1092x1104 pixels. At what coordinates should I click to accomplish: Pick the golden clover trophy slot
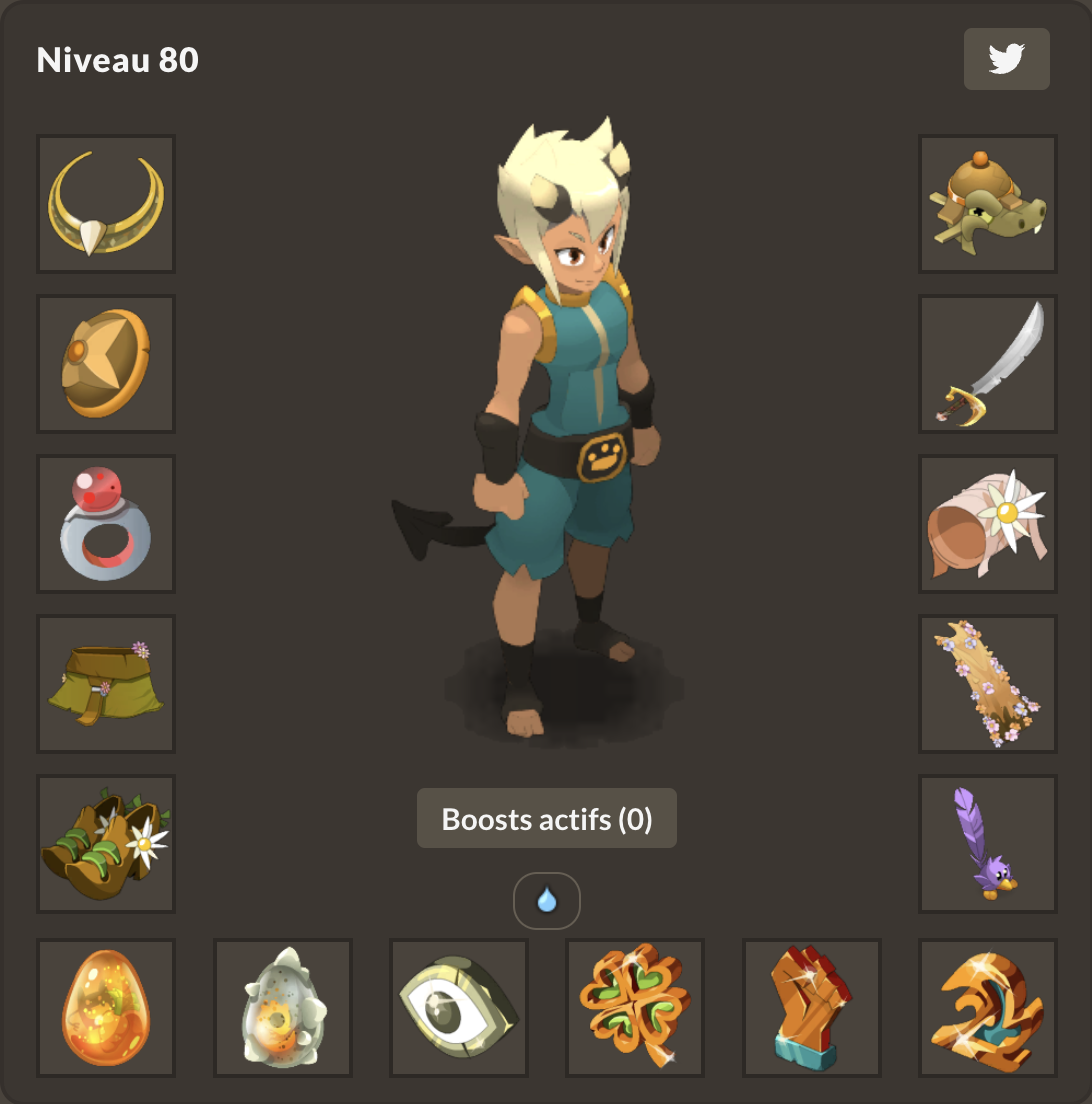pos(635,1008)
